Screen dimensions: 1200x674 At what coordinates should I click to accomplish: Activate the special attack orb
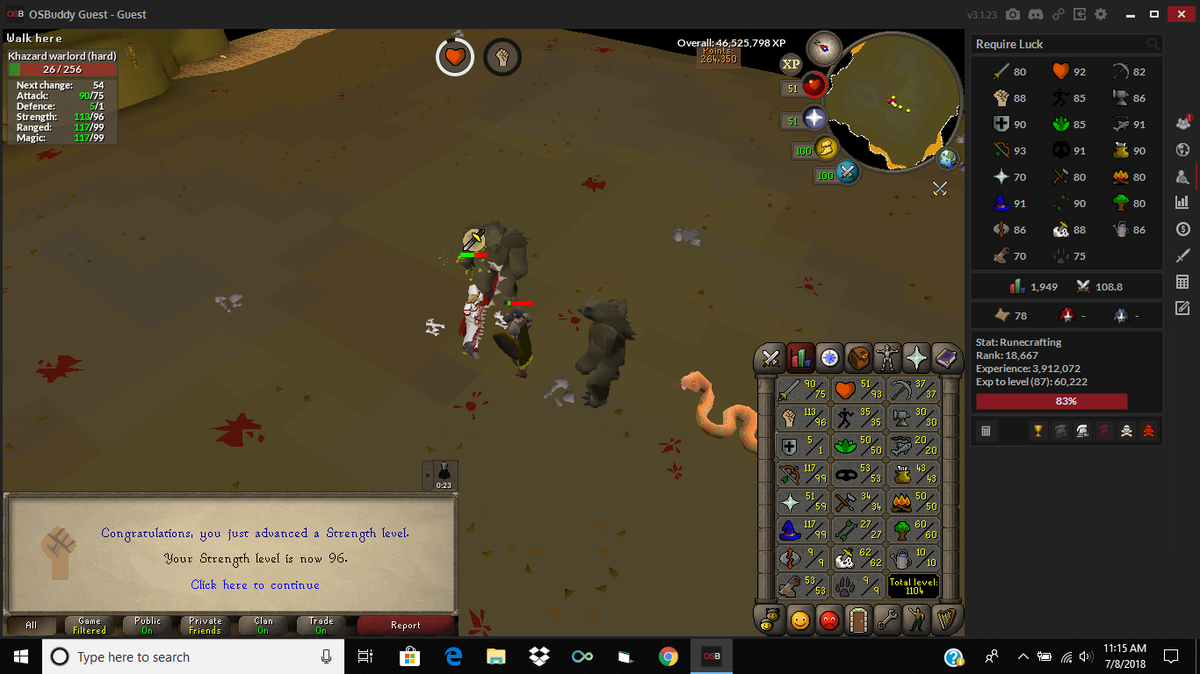point(848,173)
